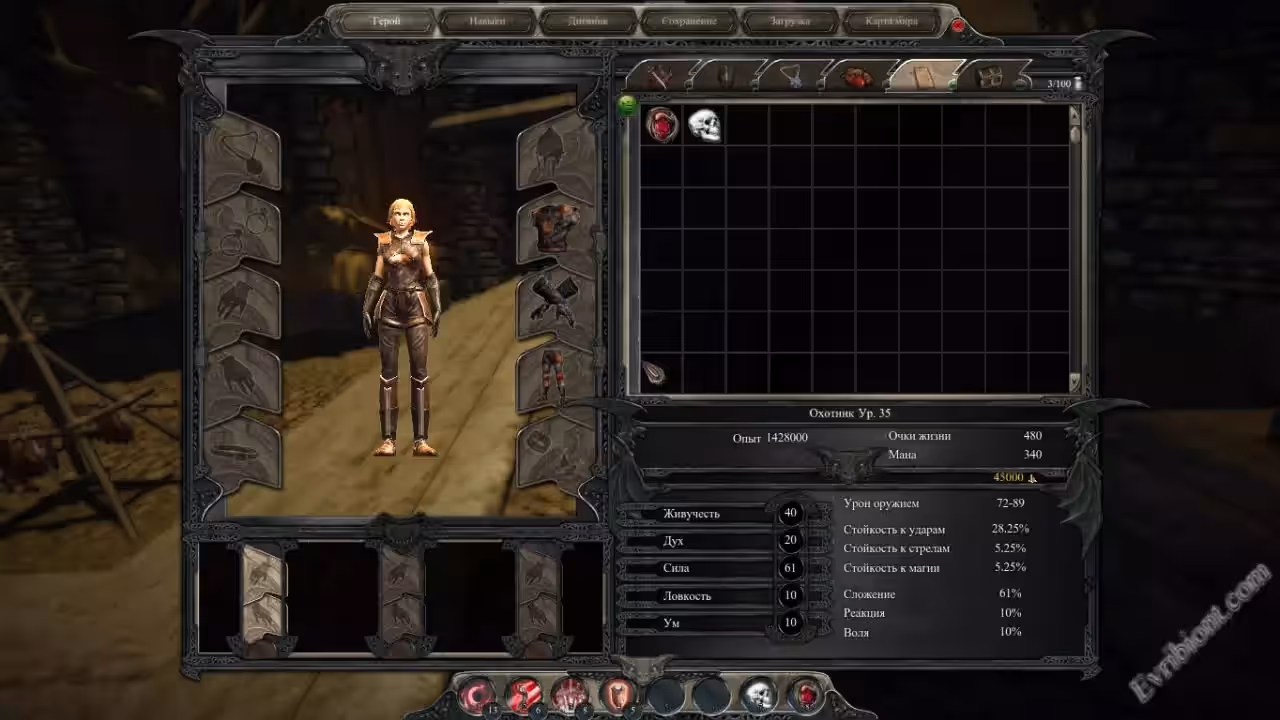Viewport: 1280px width, 720px height.
Task: Show the Карта мира world map
Action: point(890,21)
